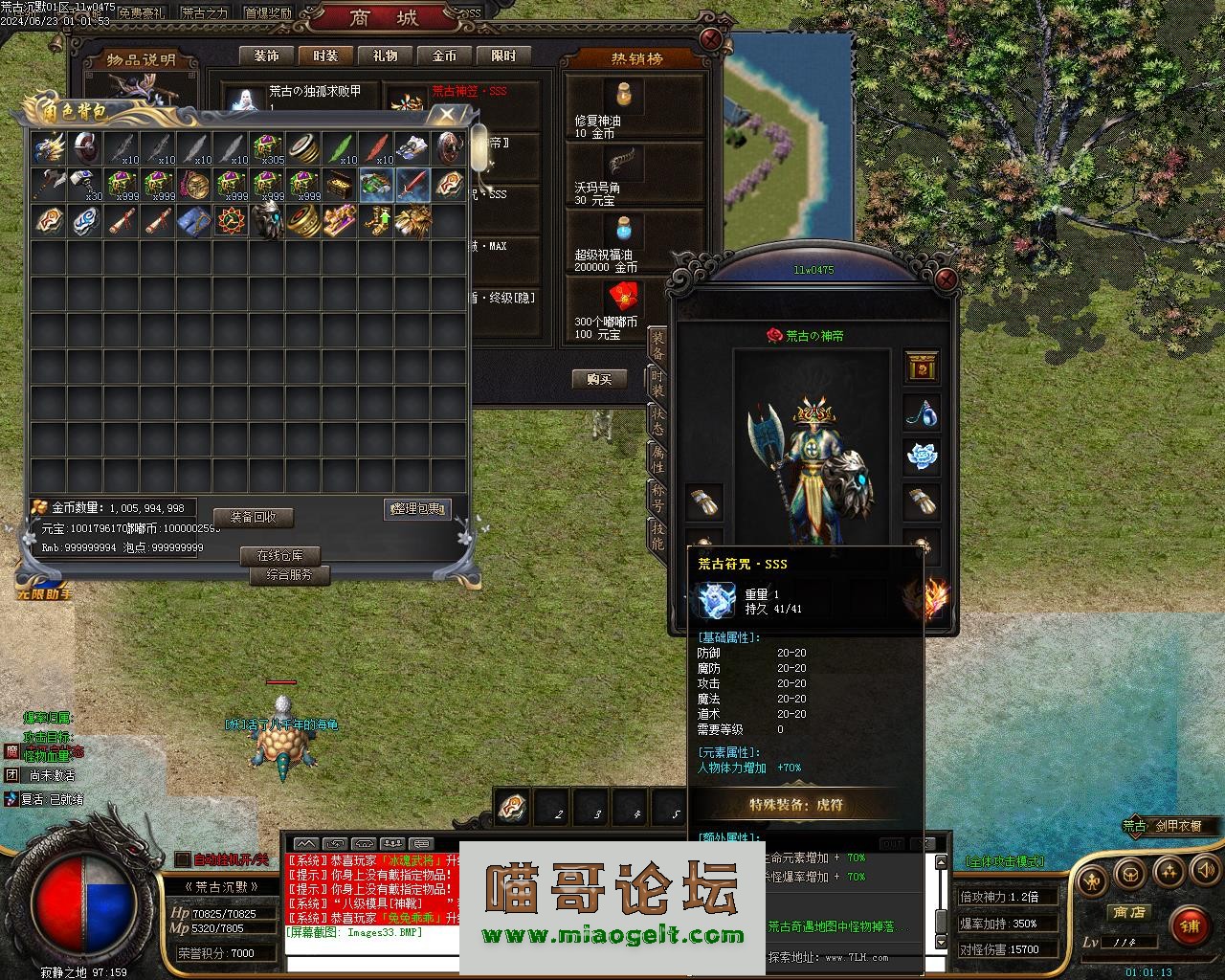Select 超级祝福油 from hot sales
1225x980 pixels.
[625, 230]
